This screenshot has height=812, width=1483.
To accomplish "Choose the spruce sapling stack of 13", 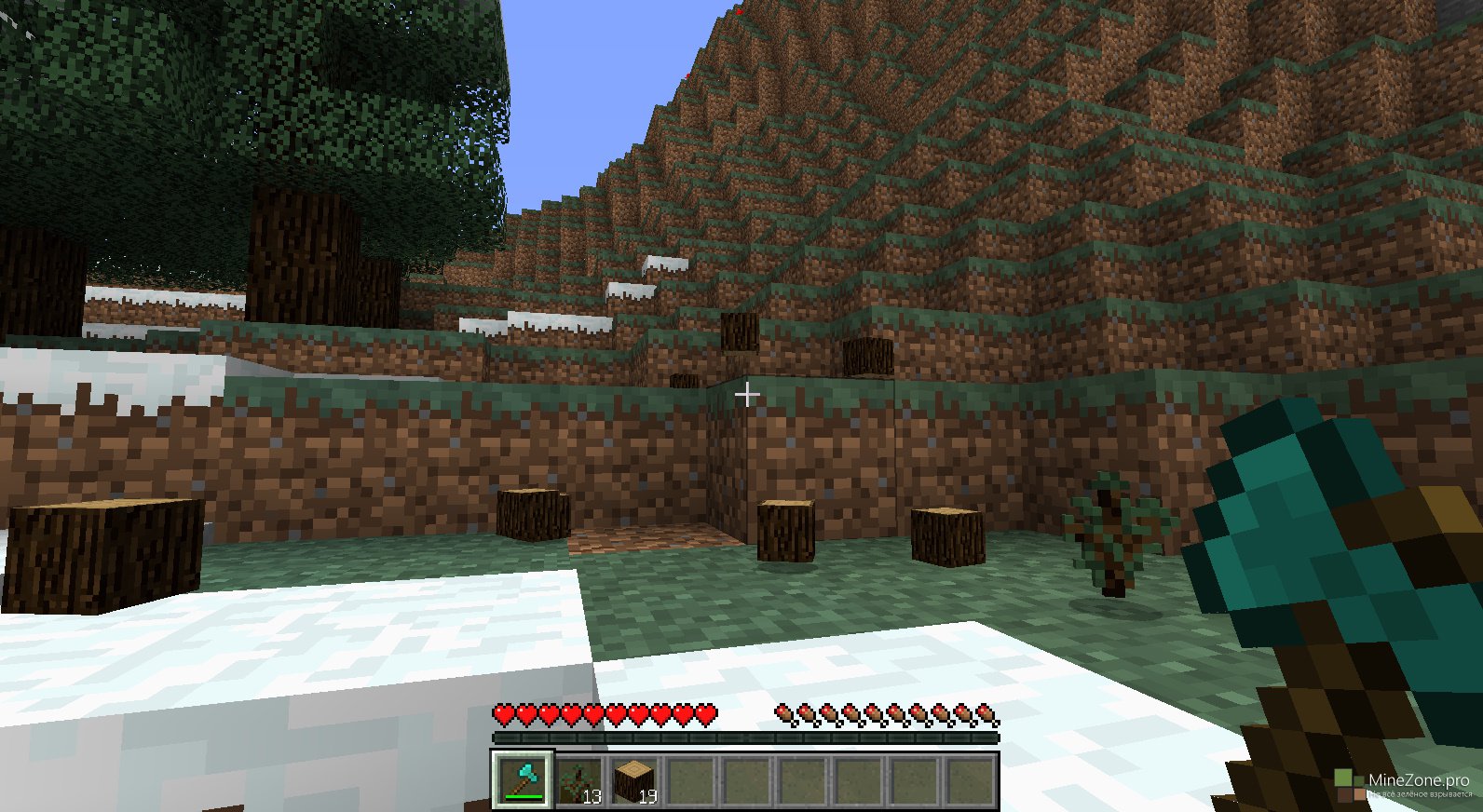I will coord(578,780).
